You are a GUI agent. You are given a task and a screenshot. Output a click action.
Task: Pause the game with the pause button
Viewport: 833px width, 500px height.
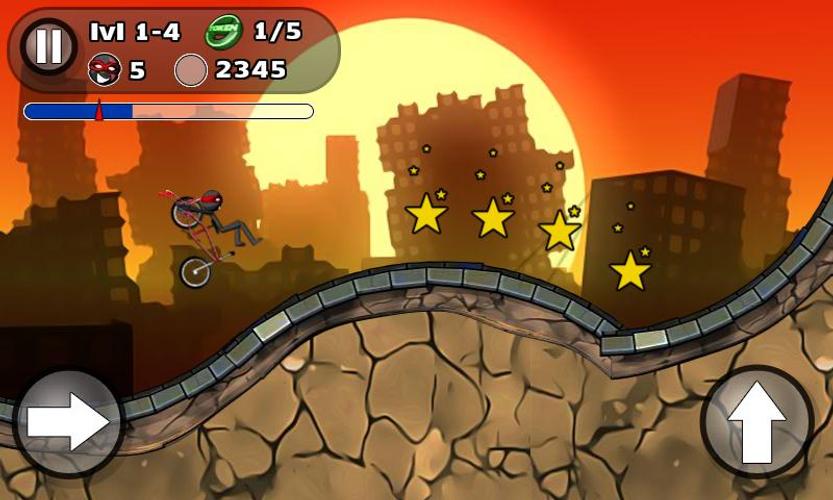coord(48,46)
